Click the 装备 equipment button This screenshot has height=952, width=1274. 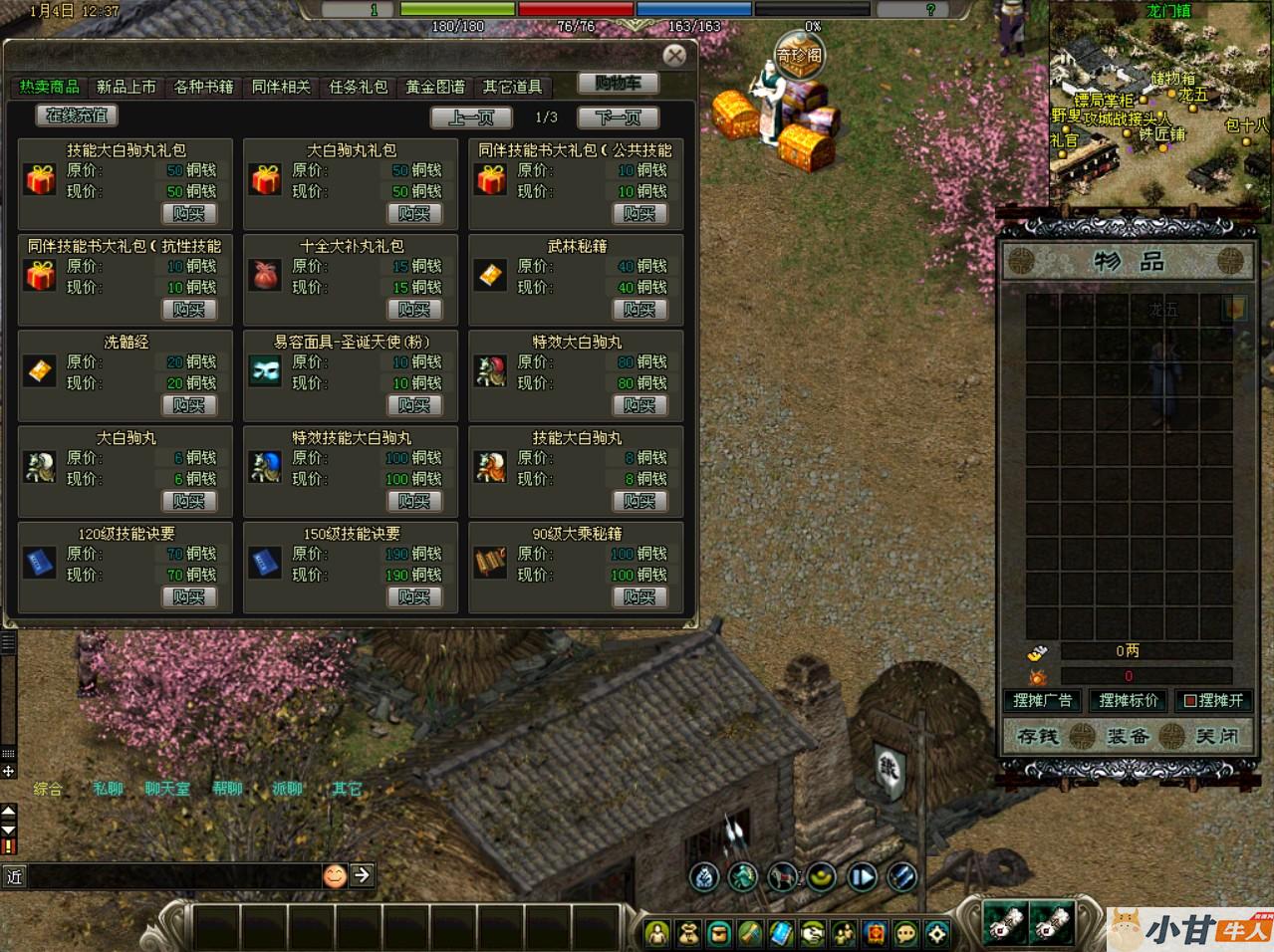click(1128, 737)
